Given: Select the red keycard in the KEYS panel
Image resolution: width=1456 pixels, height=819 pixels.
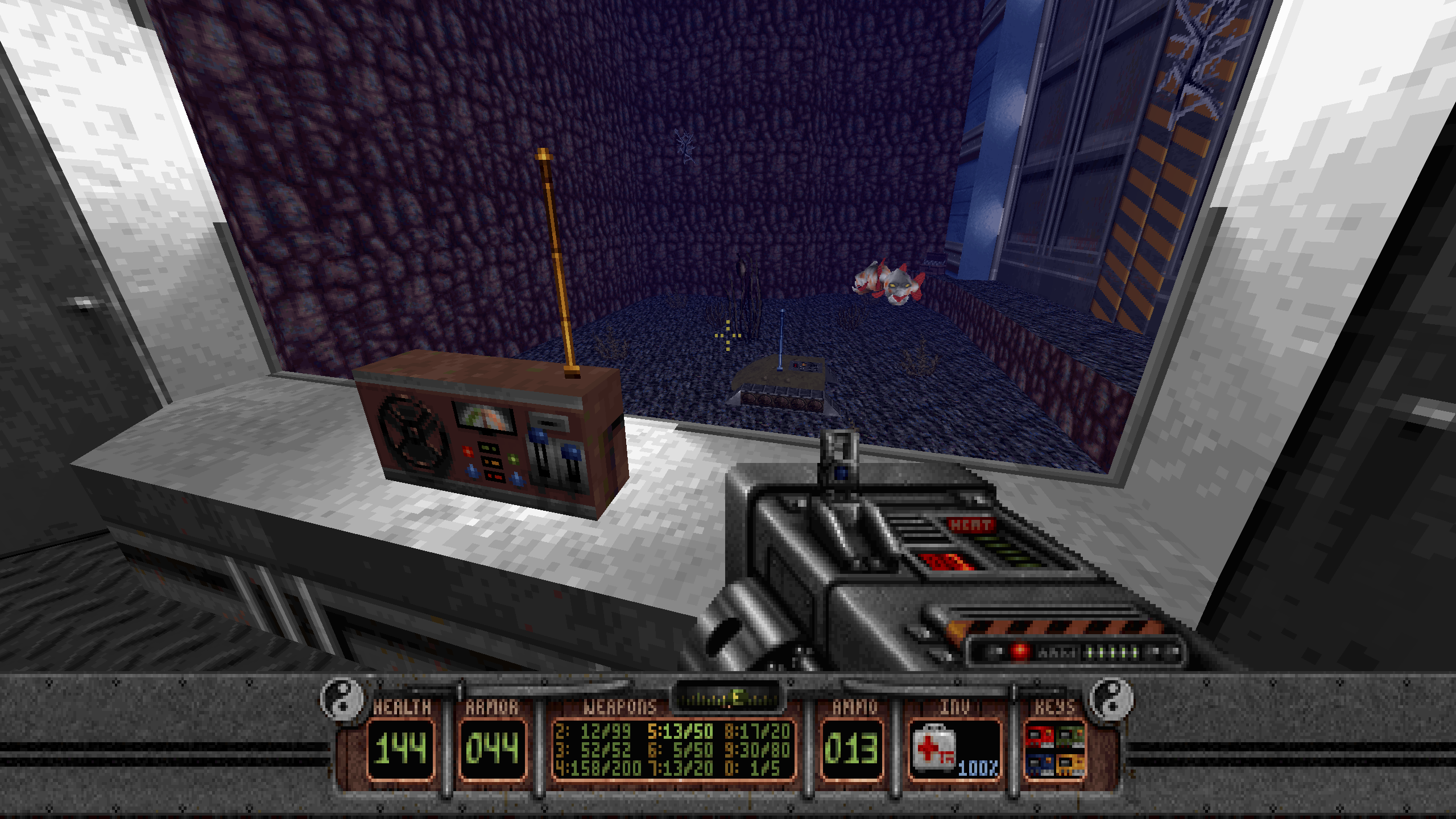Looking at the screenshot, I should [1039, 737].
